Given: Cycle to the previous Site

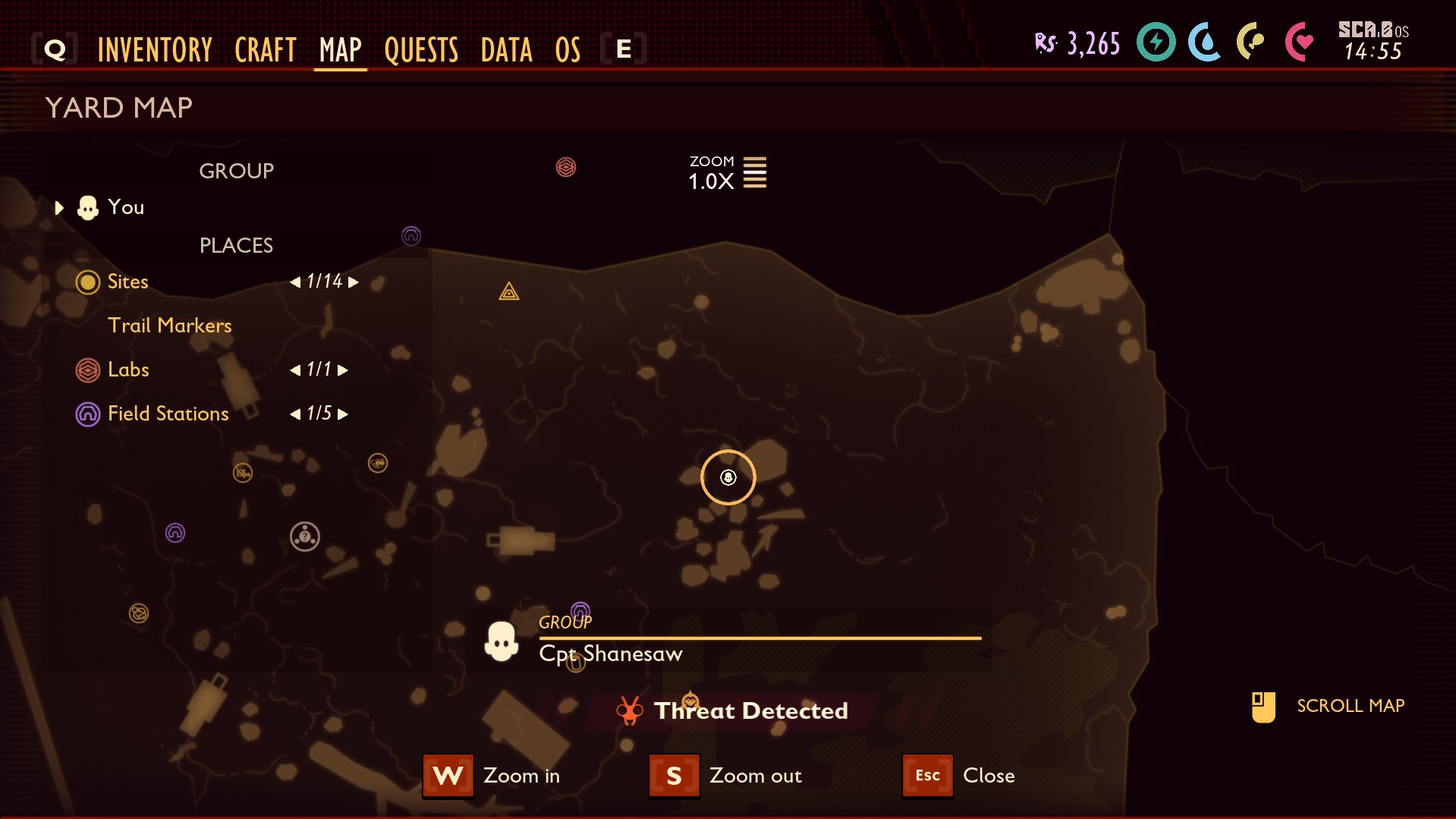Looking at the screenshot, I should (295, 282).
